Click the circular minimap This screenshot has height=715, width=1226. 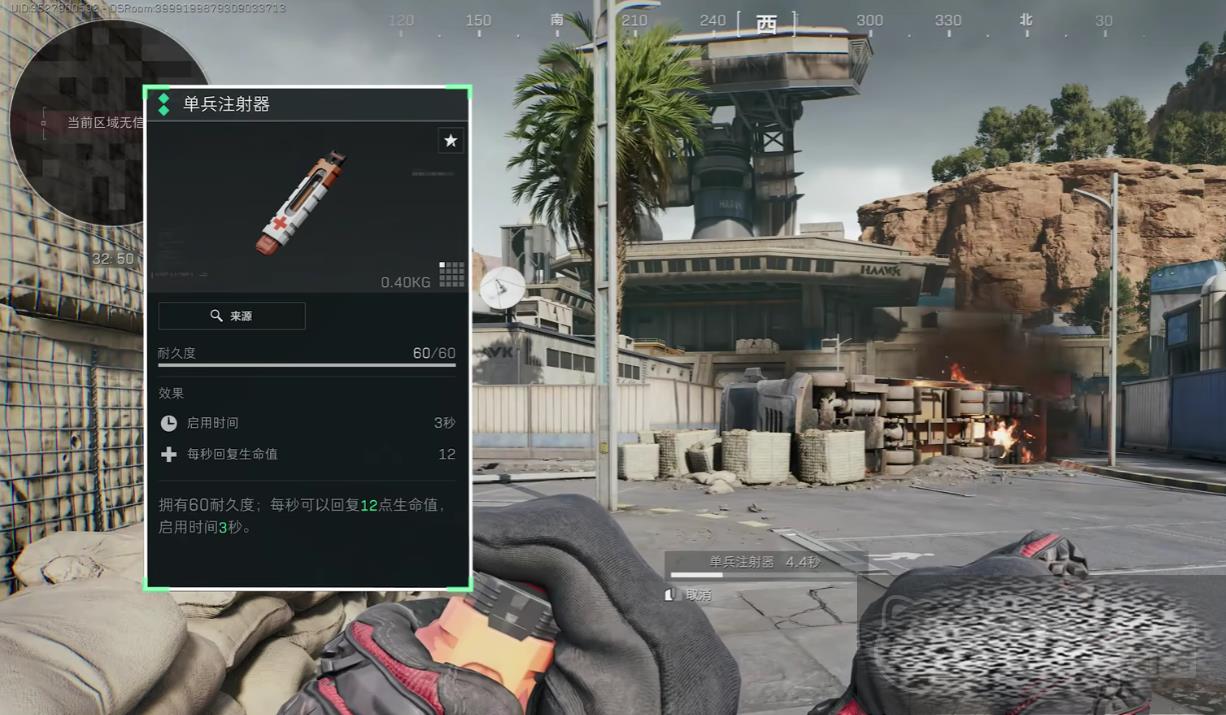point(78,122)
